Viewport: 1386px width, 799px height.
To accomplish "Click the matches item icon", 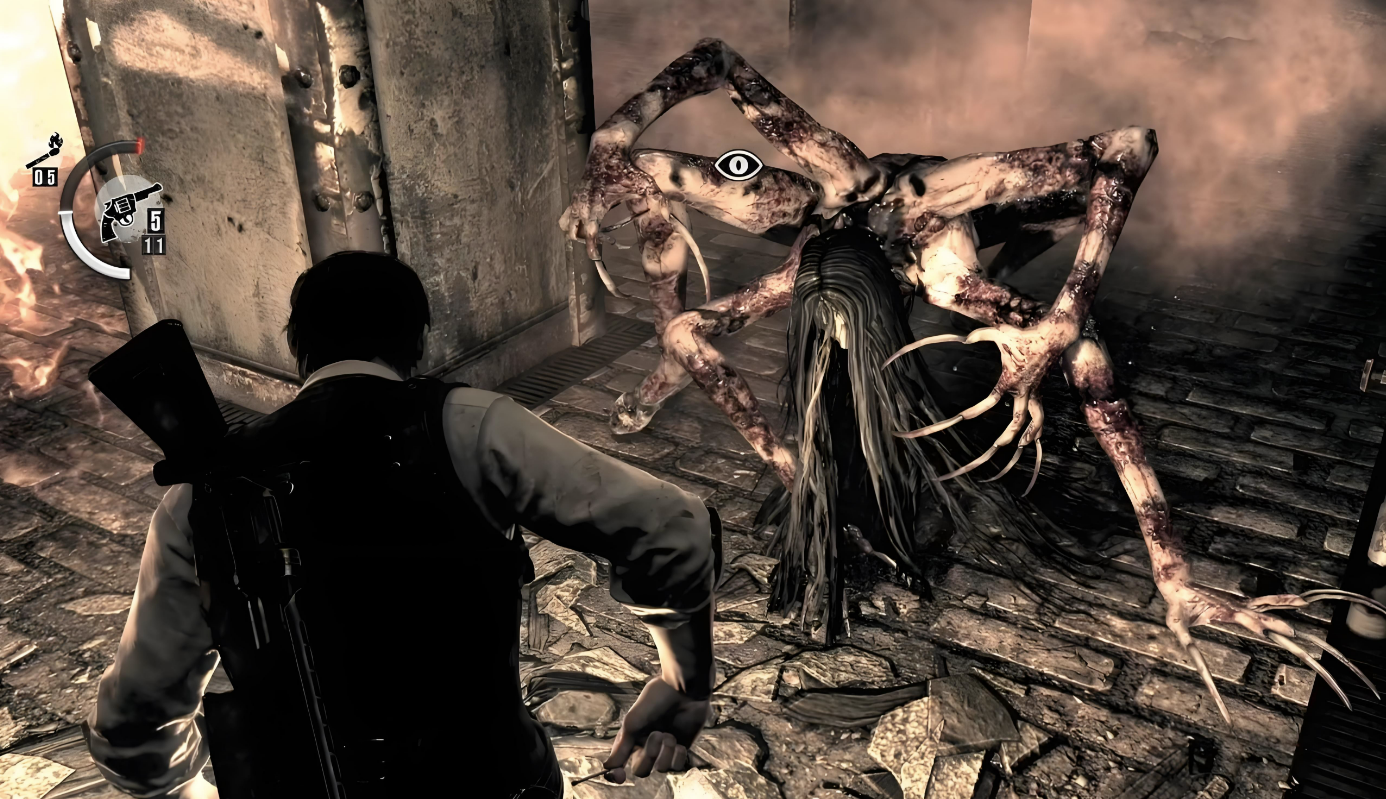I will [x=44, y=154].
